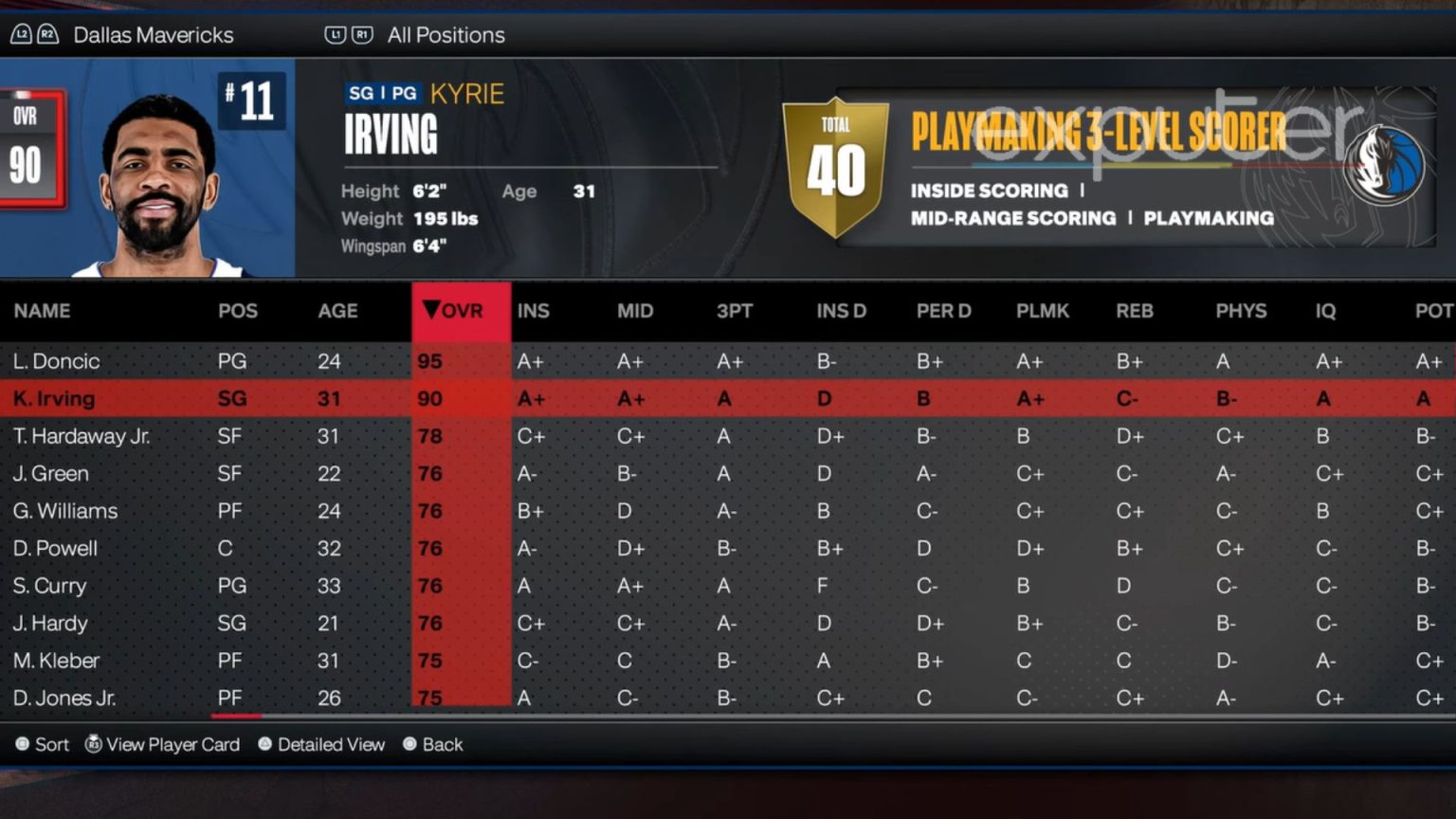Open the All Positions filter
Image resolution: width=1456 pixels, height=819 pixels.
click(x=446, y=34)
